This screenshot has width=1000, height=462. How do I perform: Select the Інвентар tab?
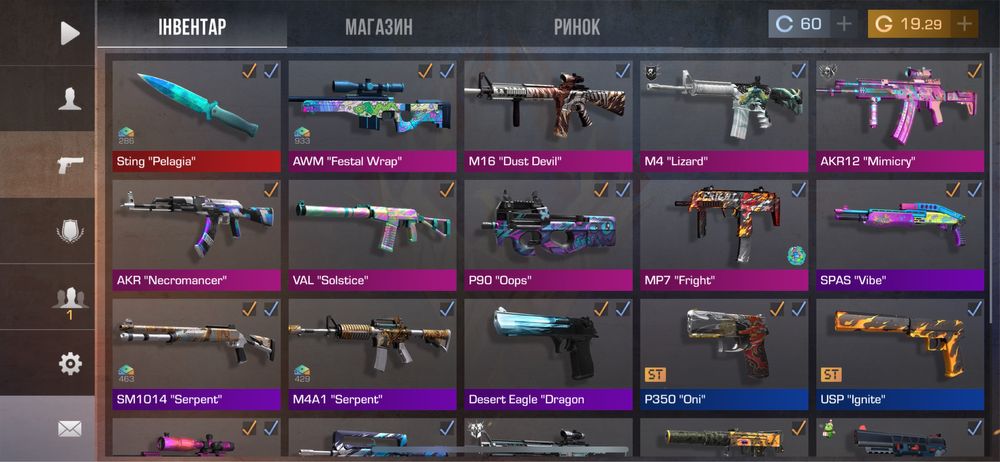tap(192, 27)
